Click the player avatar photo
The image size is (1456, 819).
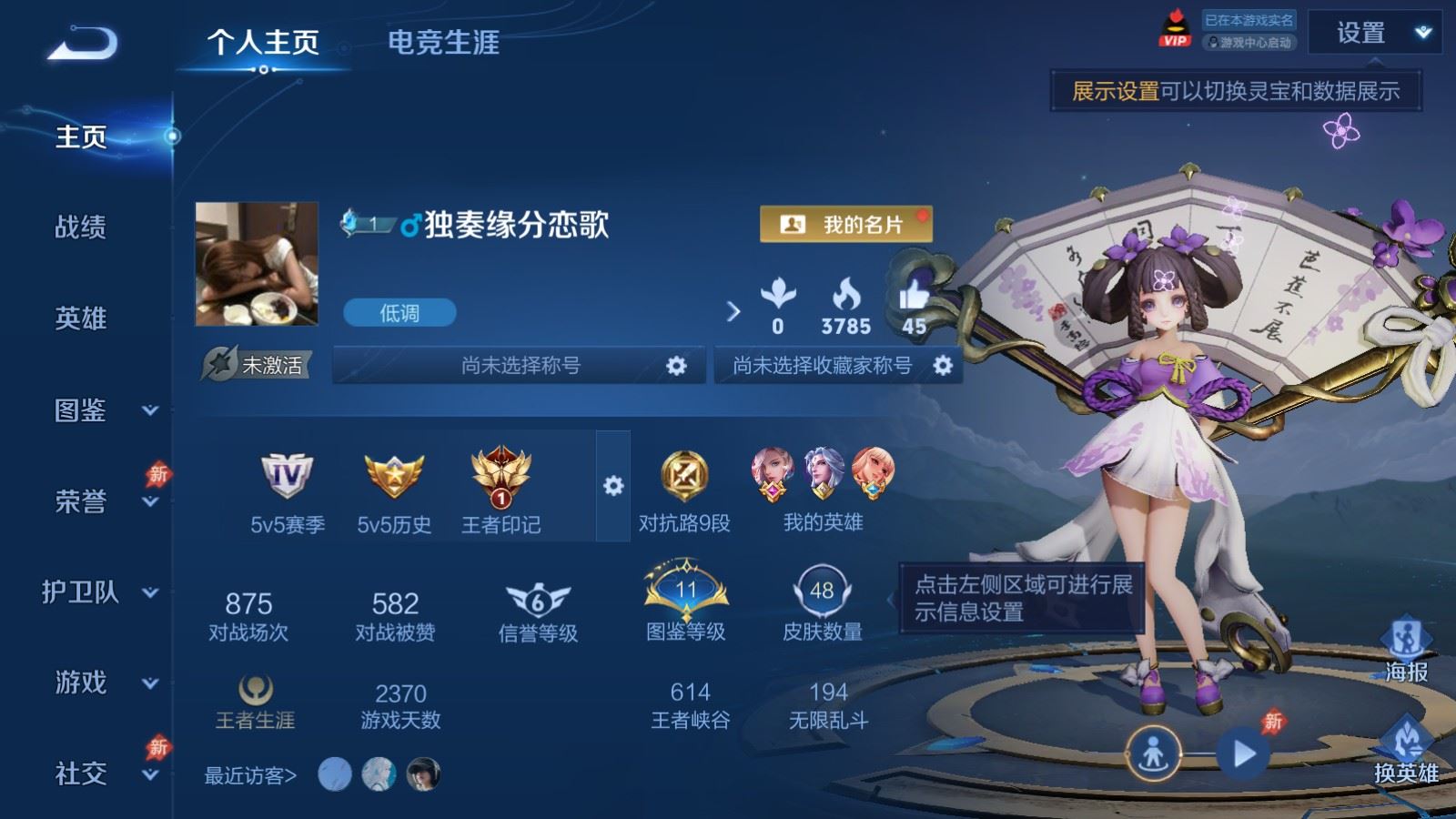[257, 264]
